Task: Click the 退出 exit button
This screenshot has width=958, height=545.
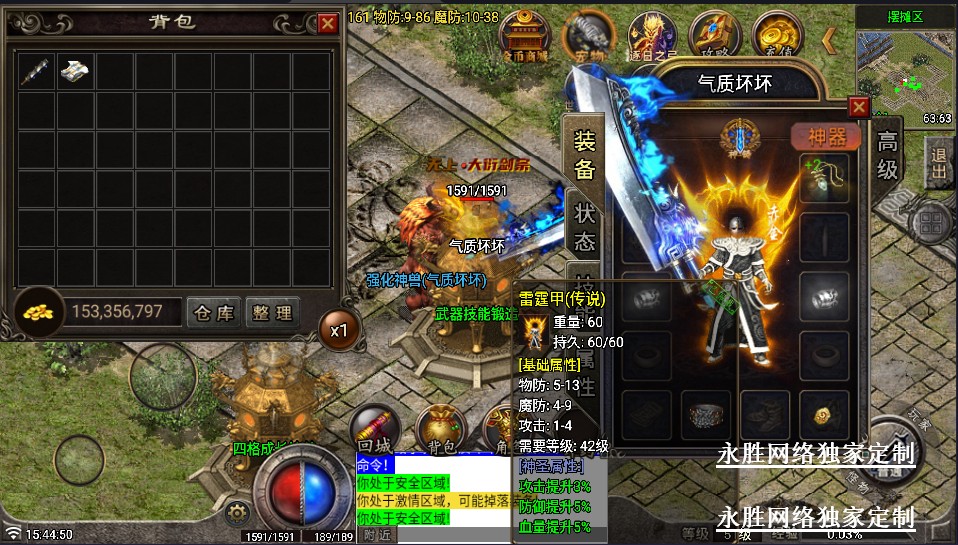Action: tap(939, 163)
